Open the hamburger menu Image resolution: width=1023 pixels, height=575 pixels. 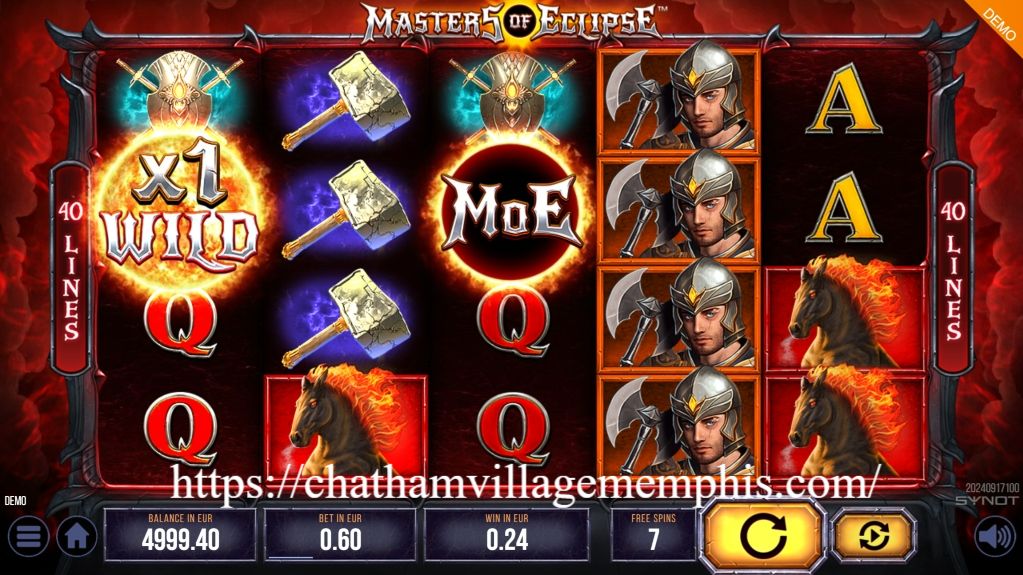[x=28, y=537]
